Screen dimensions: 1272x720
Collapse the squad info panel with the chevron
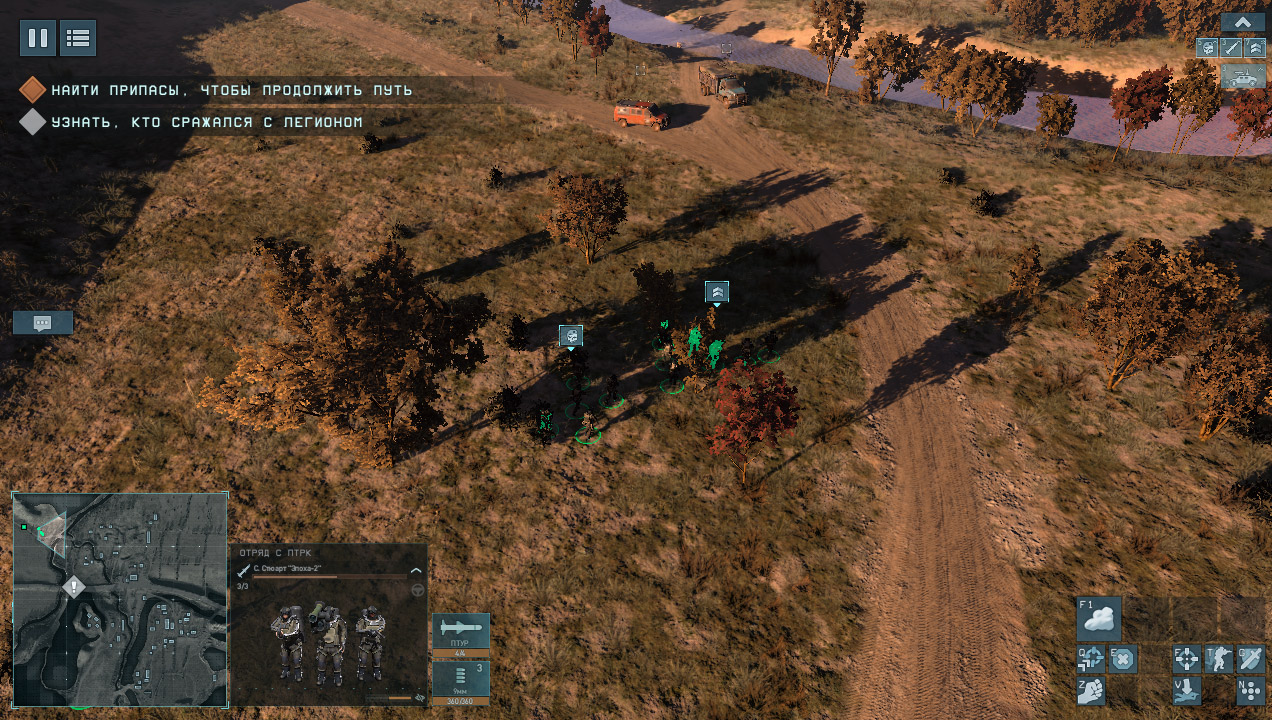(417, 570)
